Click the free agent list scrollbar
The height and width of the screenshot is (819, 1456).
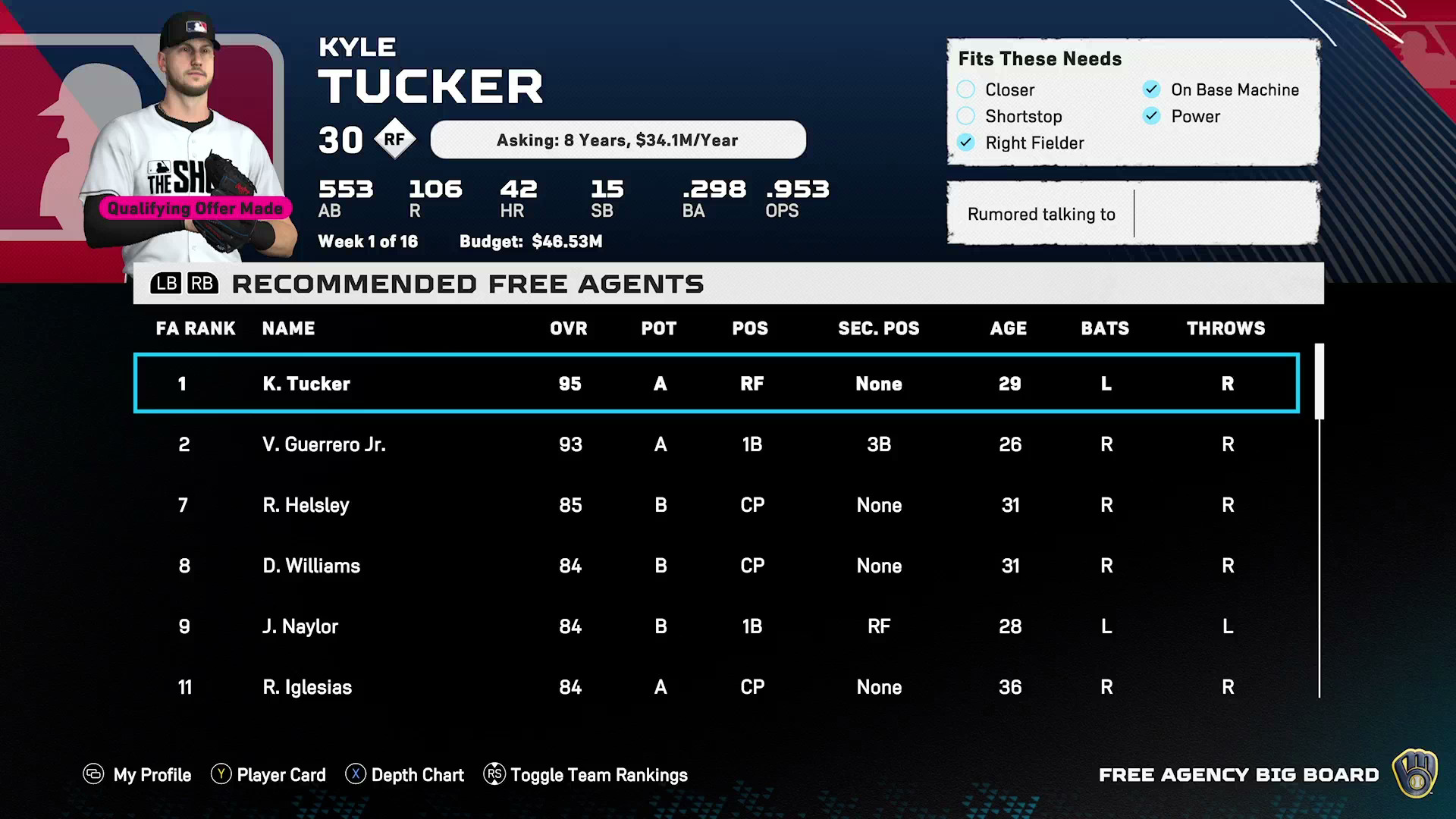click(1319, 381)
